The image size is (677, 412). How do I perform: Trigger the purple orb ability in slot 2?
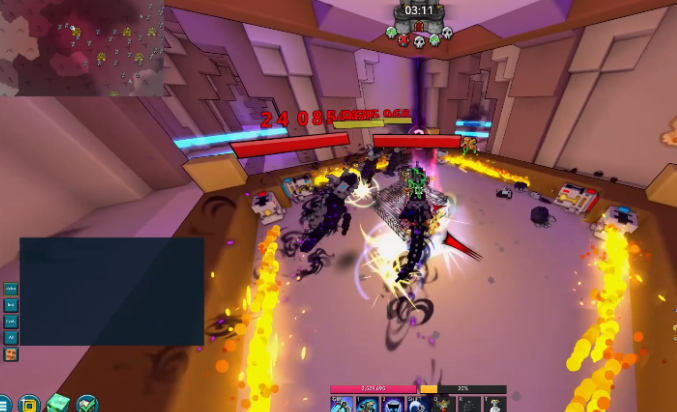click(x=392, y=404)
